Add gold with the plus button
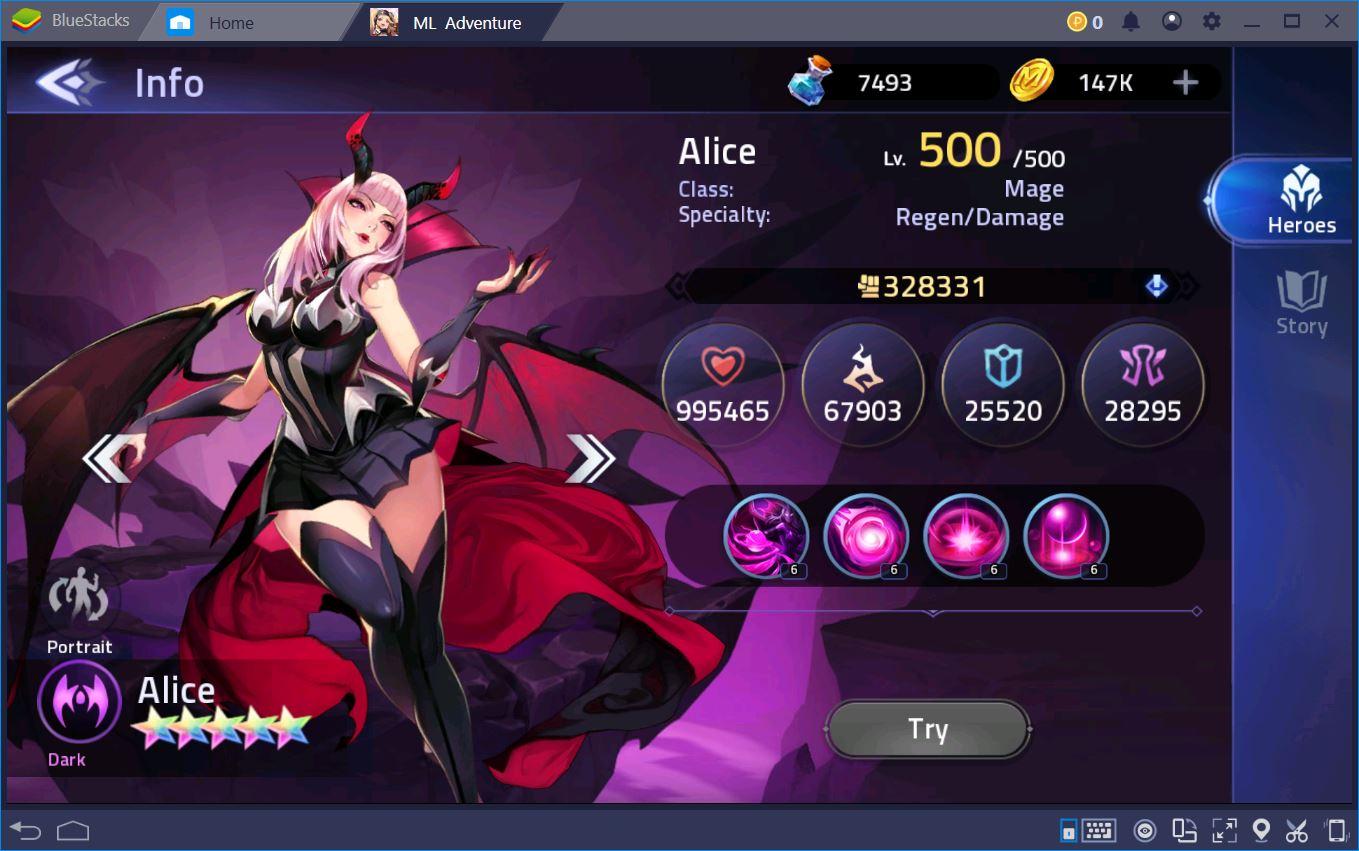 1186,83
